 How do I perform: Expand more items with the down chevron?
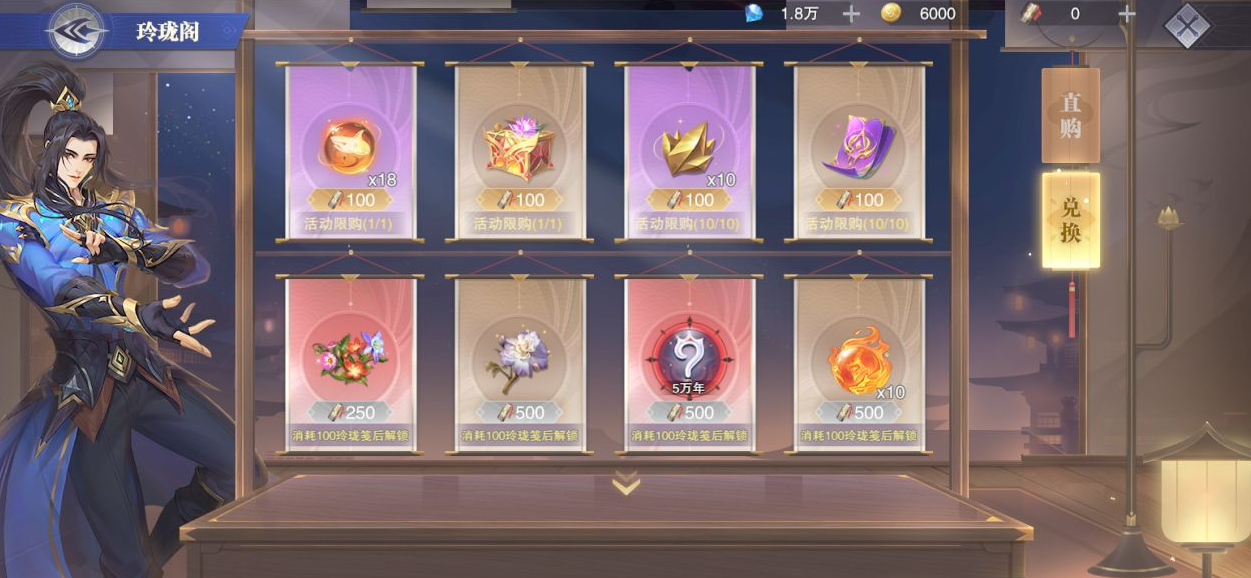click(x=626, y=484)
